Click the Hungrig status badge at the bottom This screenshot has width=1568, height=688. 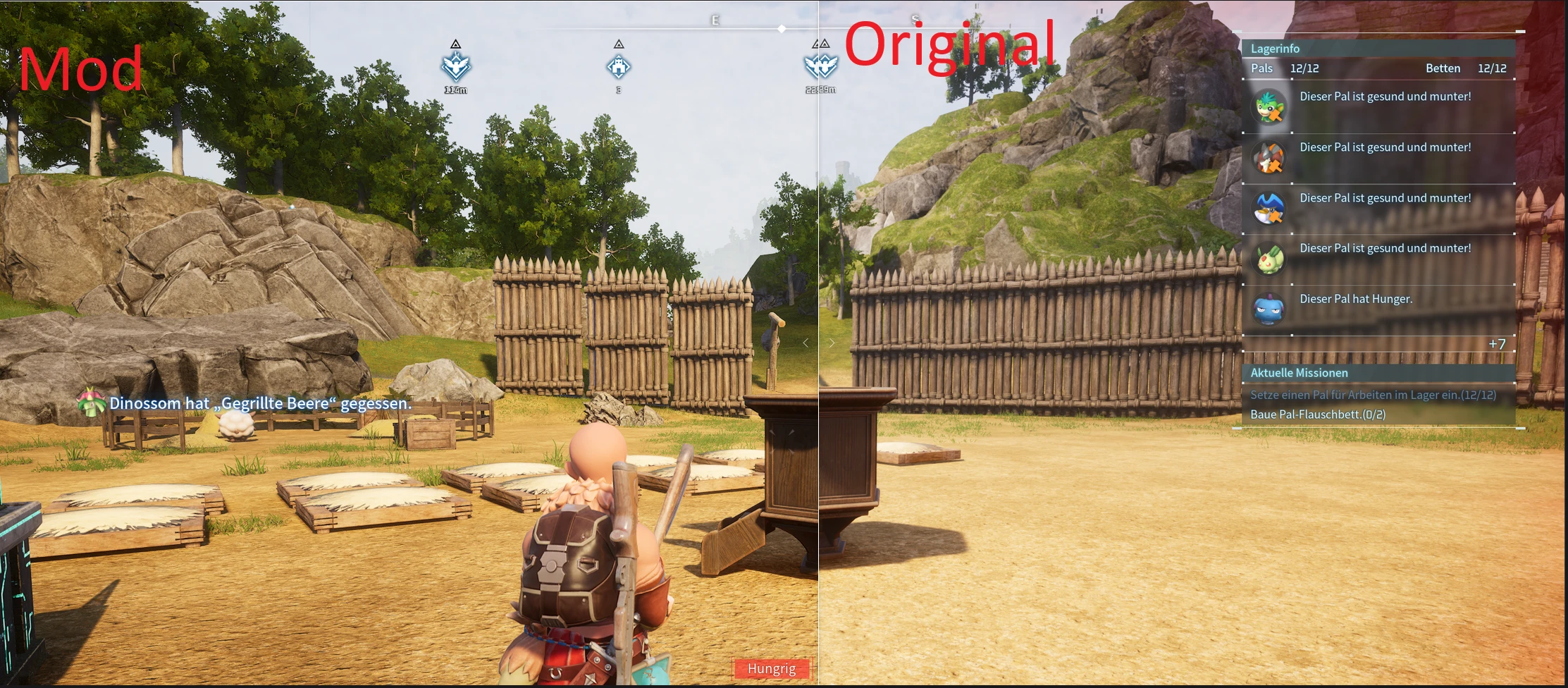[x=772, y=668]
